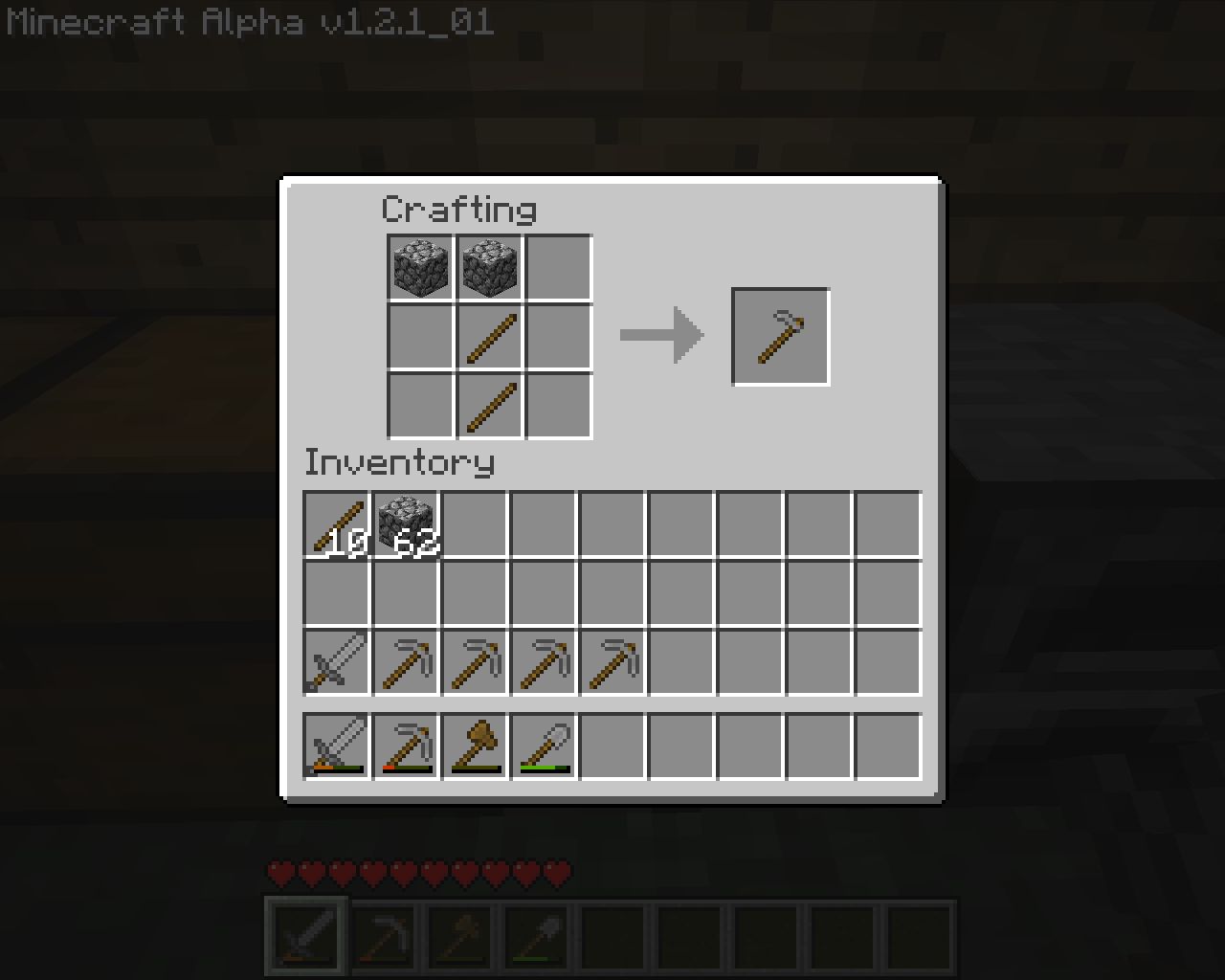Take the crafting-grid stick directly beneath the cobblestone

tap(490, 338)
